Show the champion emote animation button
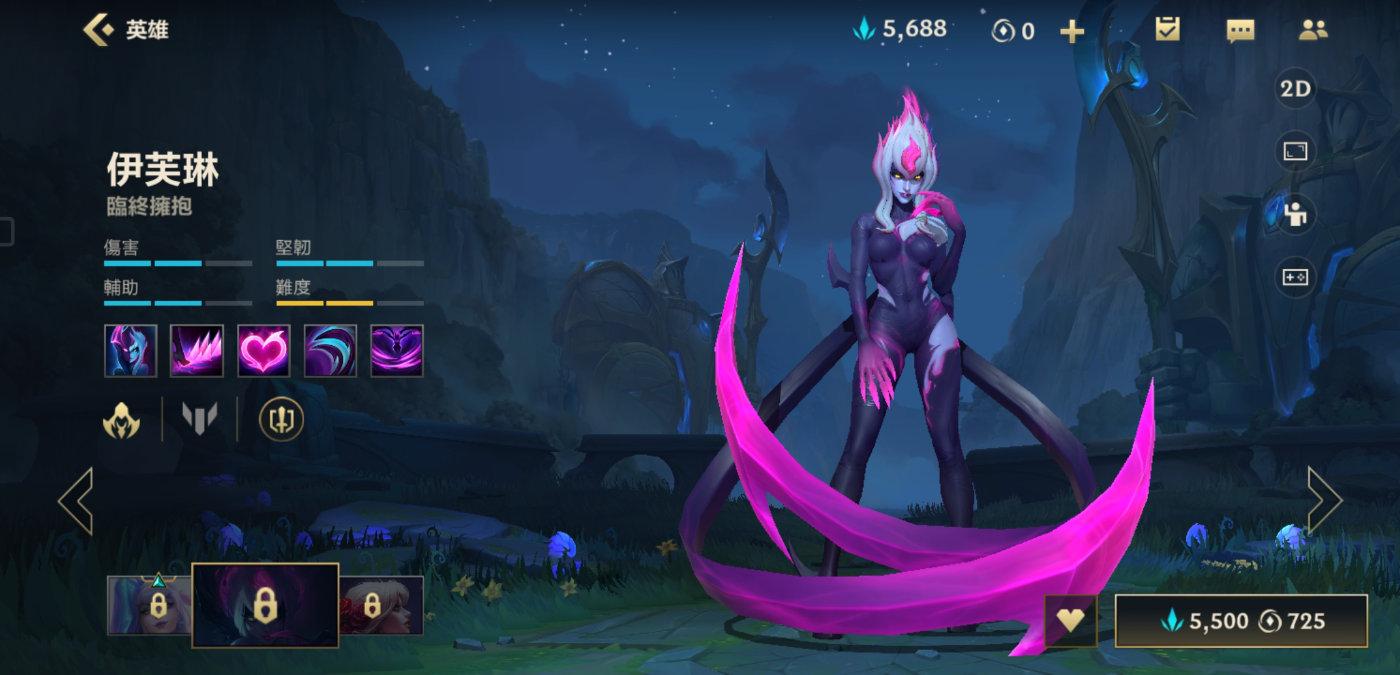 point(1295,213)
